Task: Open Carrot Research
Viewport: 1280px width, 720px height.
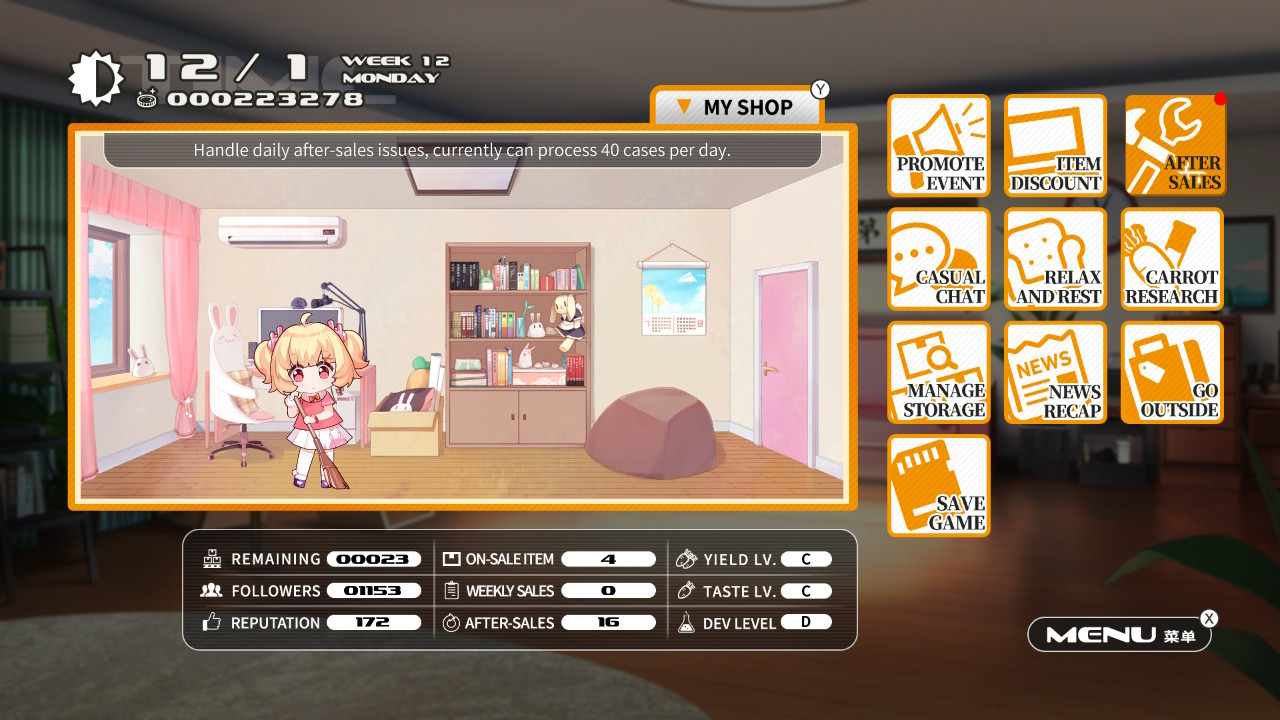Action: click(1172, 259)
